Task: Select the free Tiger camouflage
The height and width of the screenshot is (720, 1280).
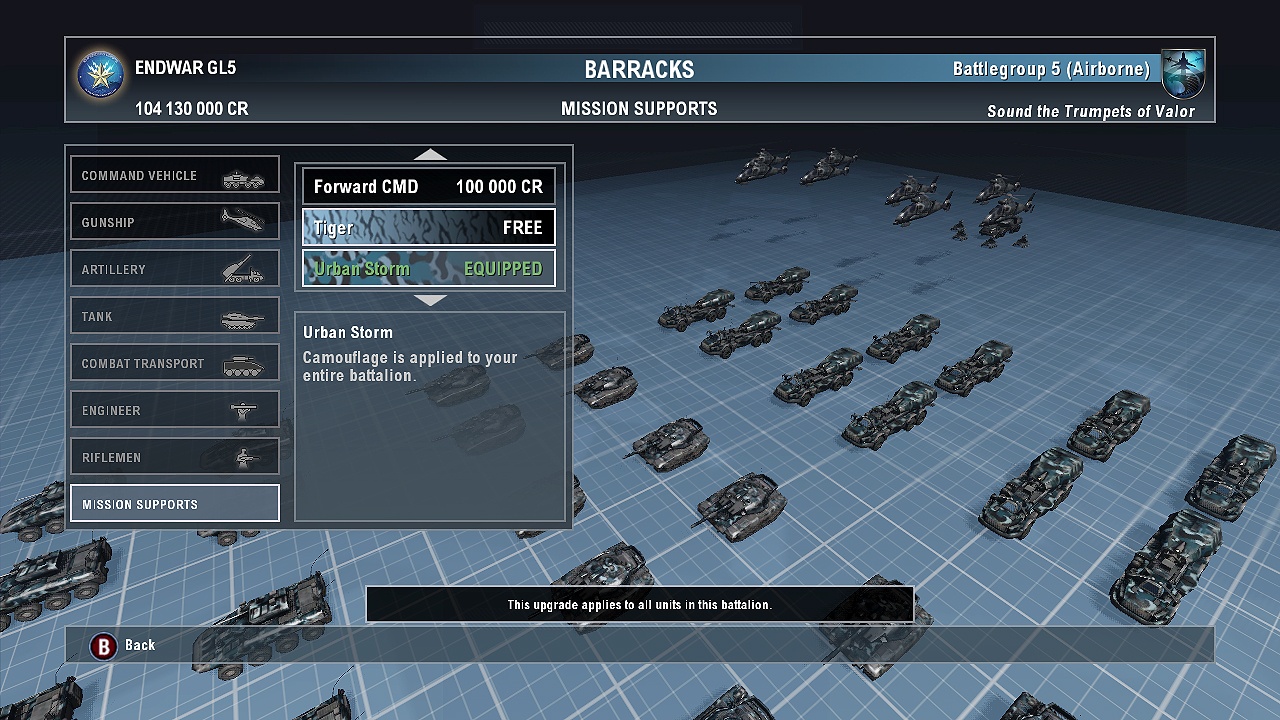Action: click(429, 228)
